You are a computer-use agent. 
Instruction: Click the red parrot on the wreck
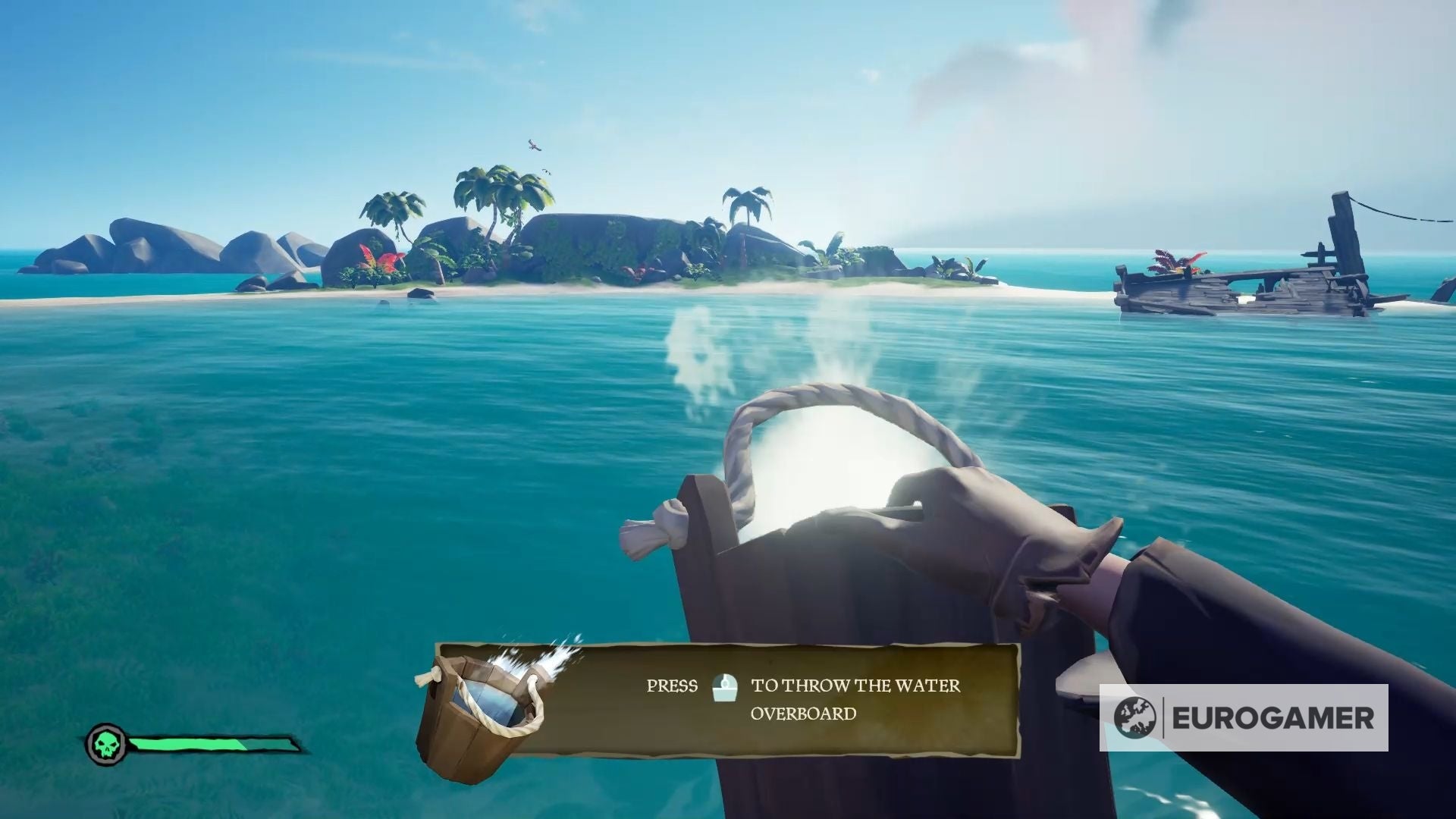(1172, 262)
